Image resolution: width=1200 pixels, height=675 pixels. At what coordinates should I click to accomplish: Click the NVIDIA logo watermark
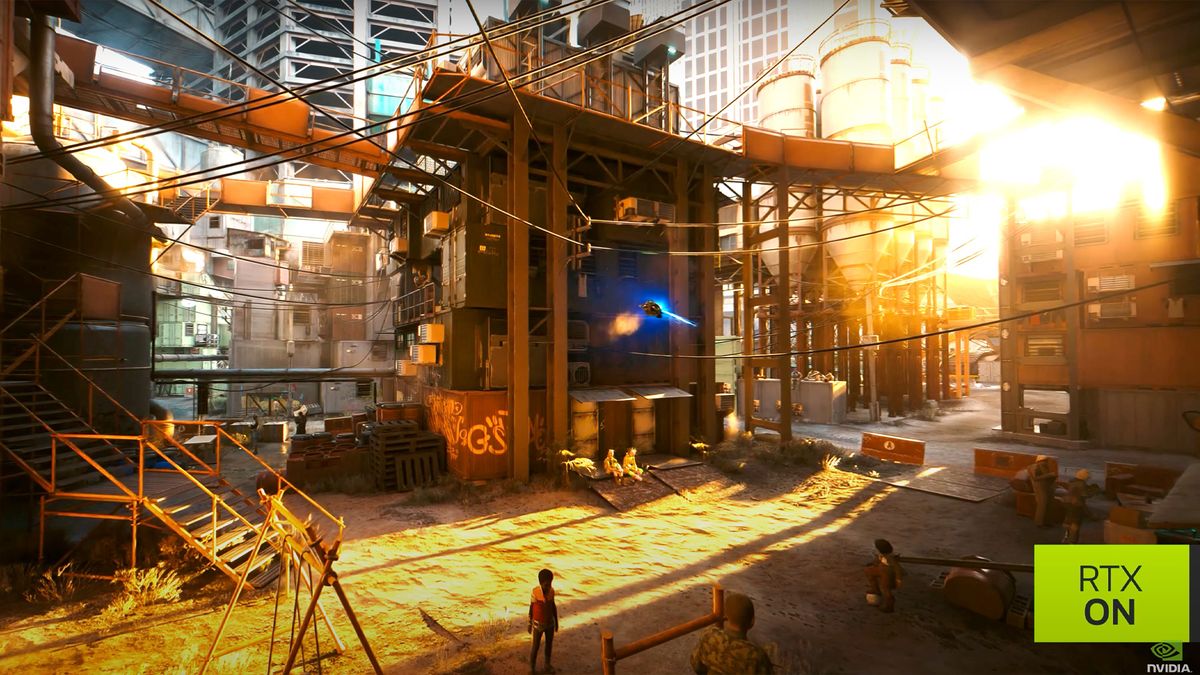[x=1167, y=656]
